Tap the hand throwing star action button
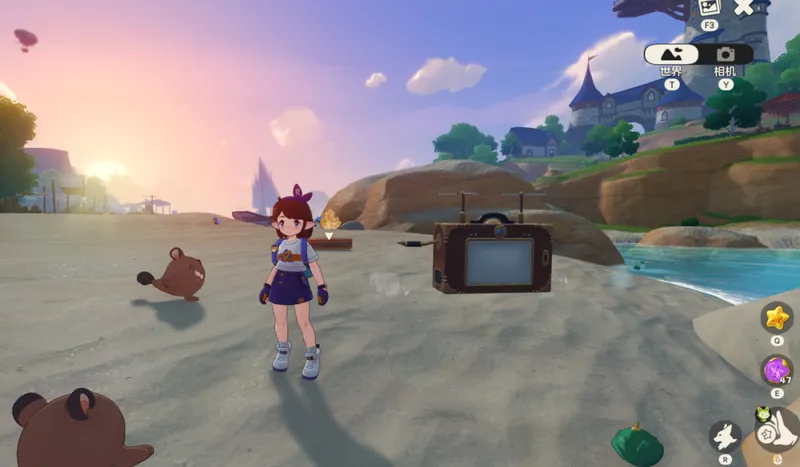Image resolution: width=800 pixels, height=467 pixels. [x=779, y=434]
